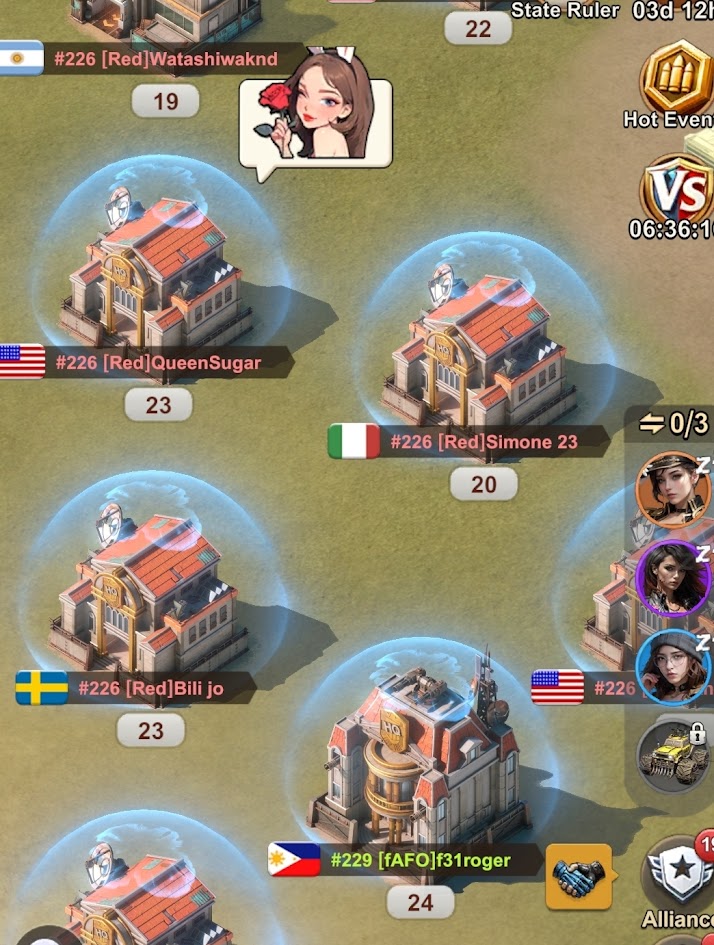
Task: Select the purple-framed hero squad portrait
Action: [x=672, y=577]
